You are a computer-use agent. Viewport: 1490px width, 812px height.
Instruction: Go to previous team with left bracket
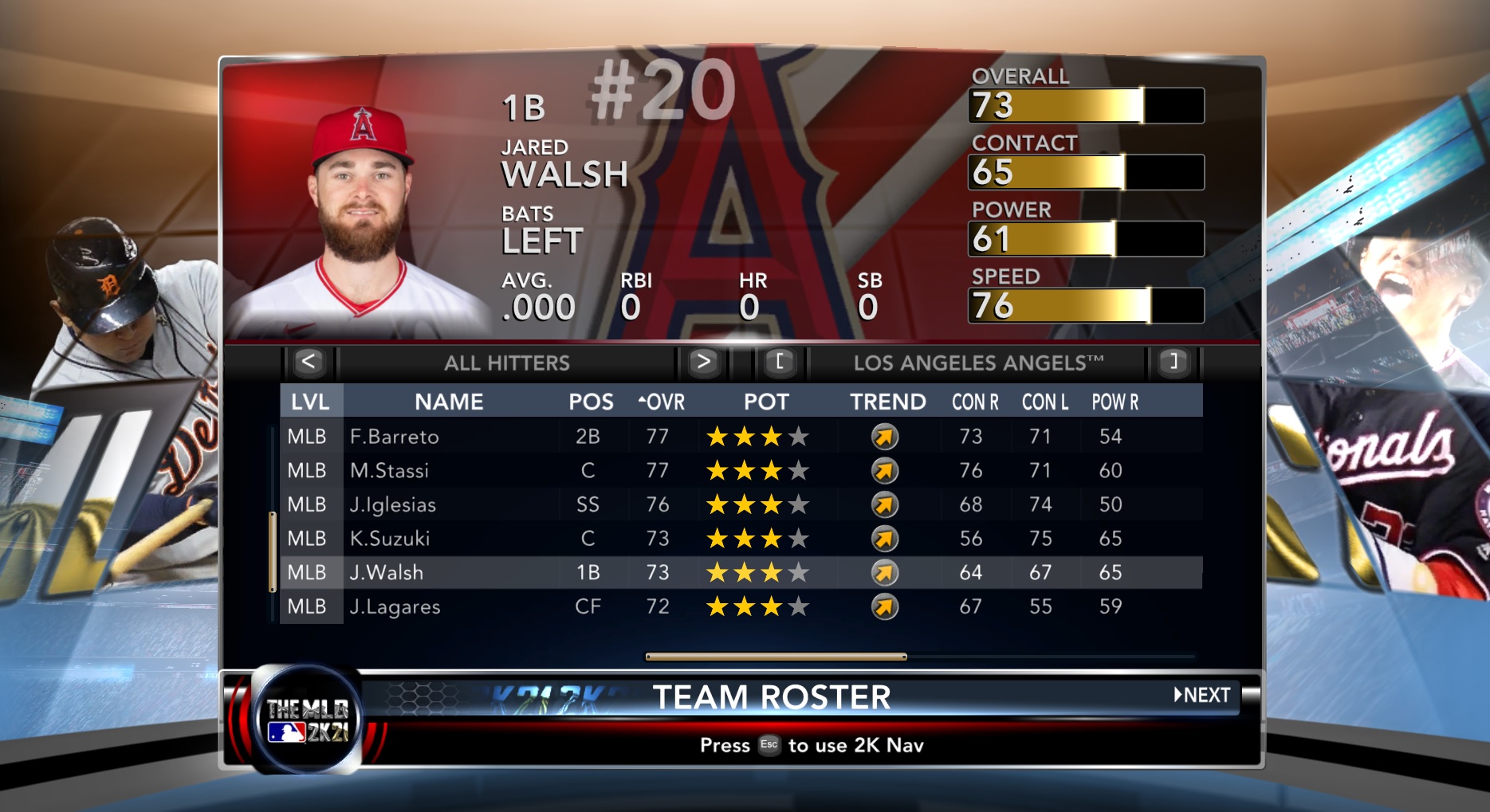pos(779,363)
